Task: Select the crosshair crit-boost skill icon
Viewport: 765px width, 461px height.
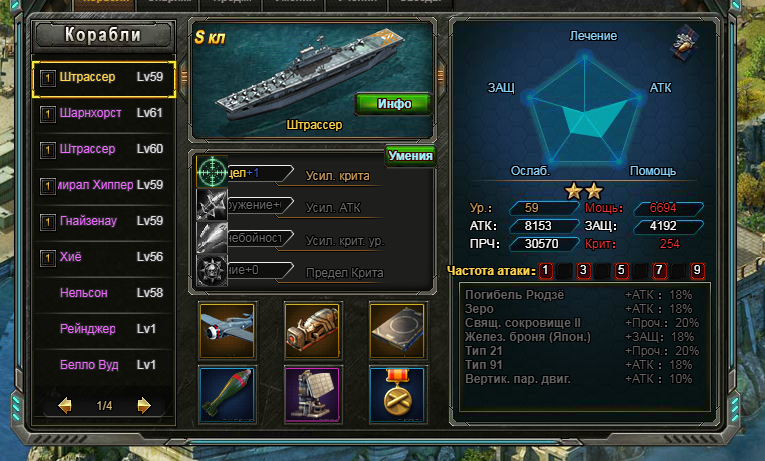Action: pos(213,173)
